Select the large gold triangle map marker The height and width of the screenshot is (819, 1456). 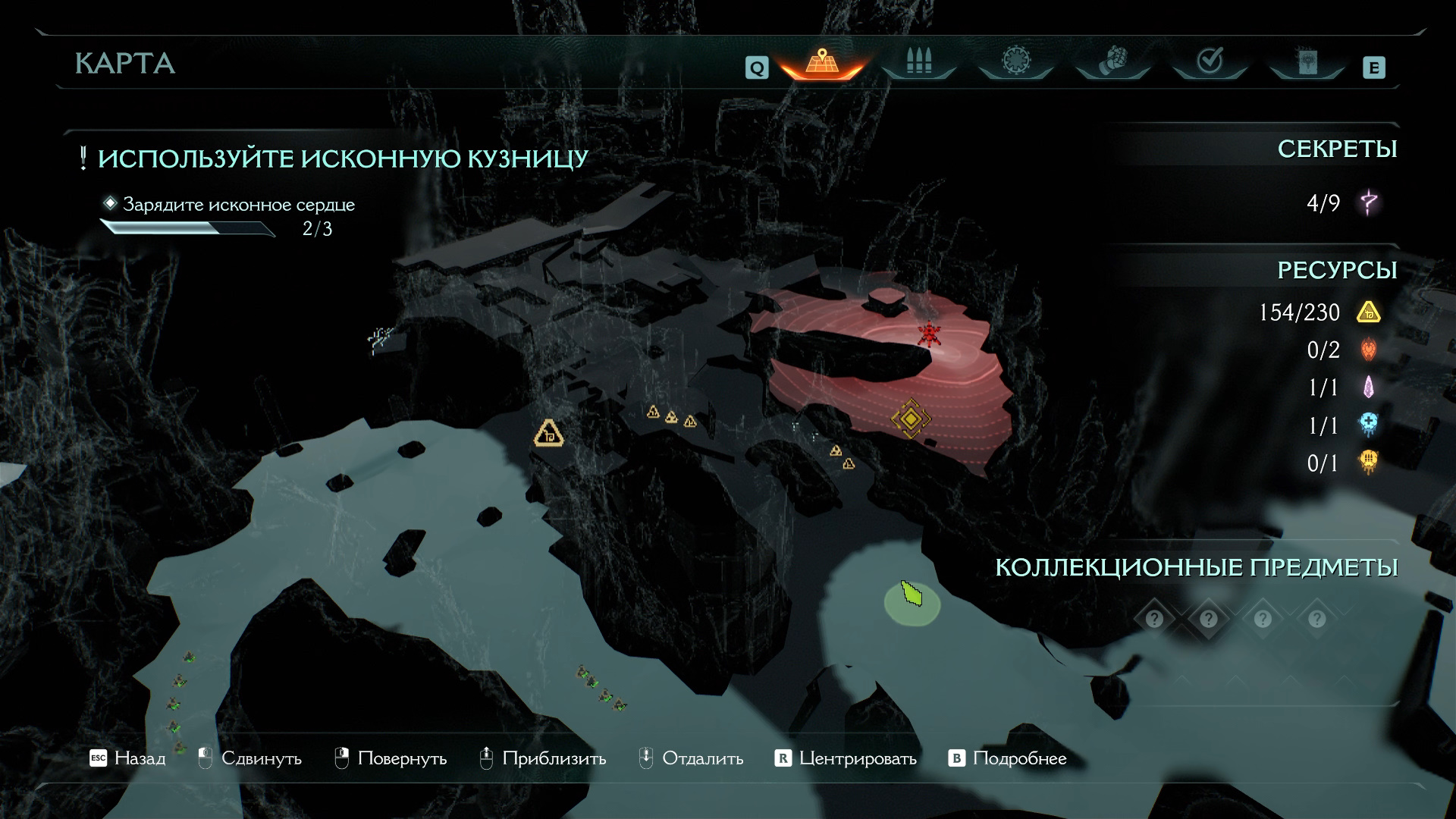click(548, 434)
